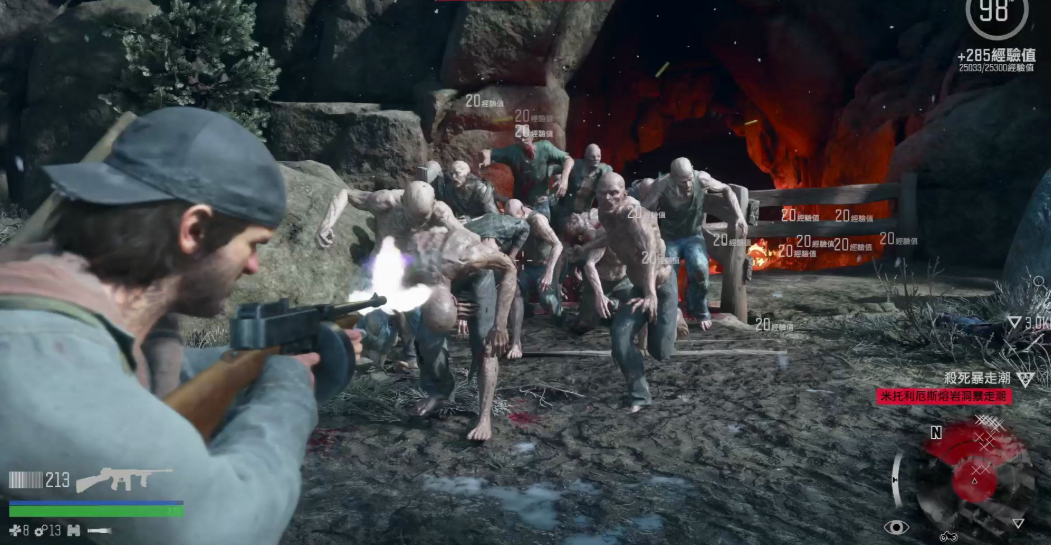This screenshot has width=1051, height=545.
Task: Select the horde skull triangle icon
Action: (1025, 378)
